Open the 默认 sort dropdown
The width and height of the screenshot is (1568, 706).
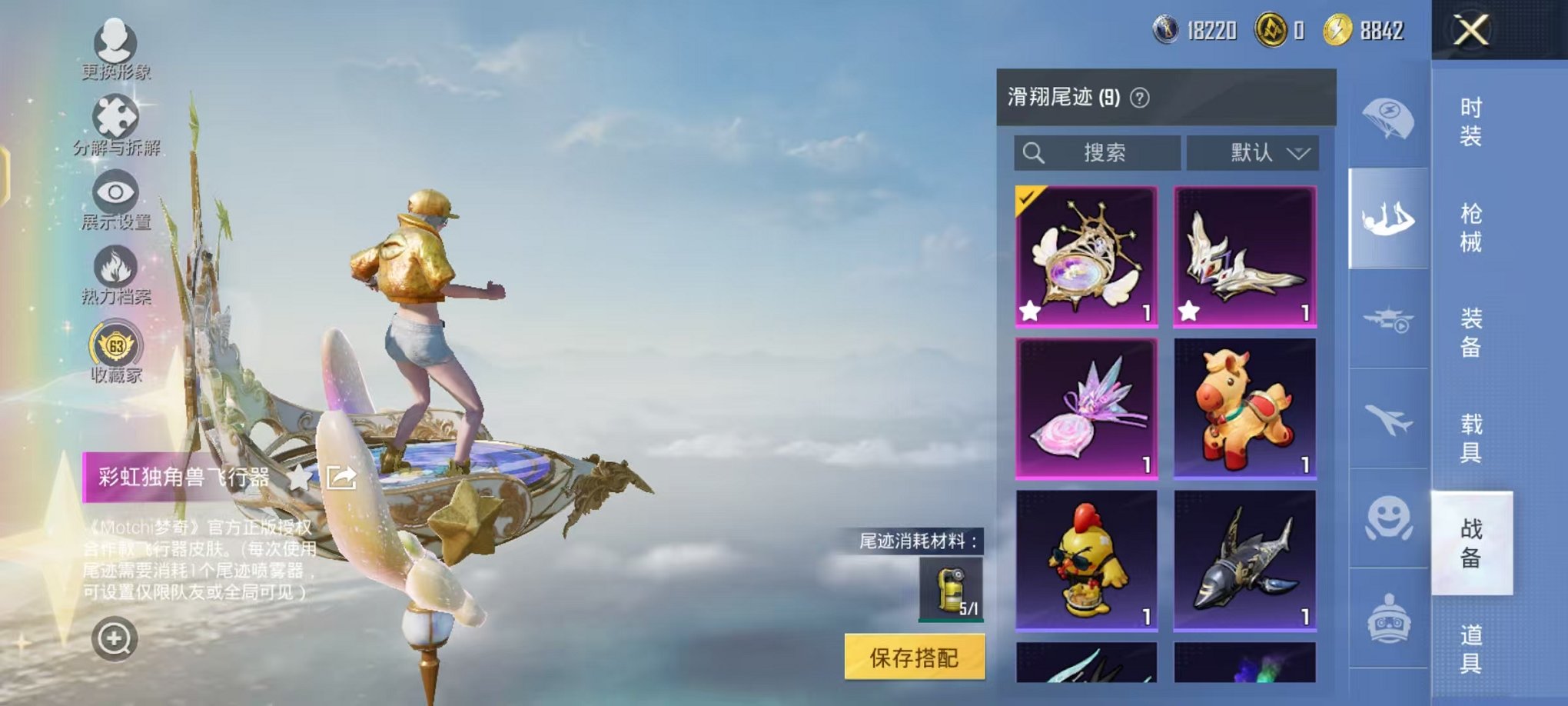tap(1270, 152)
